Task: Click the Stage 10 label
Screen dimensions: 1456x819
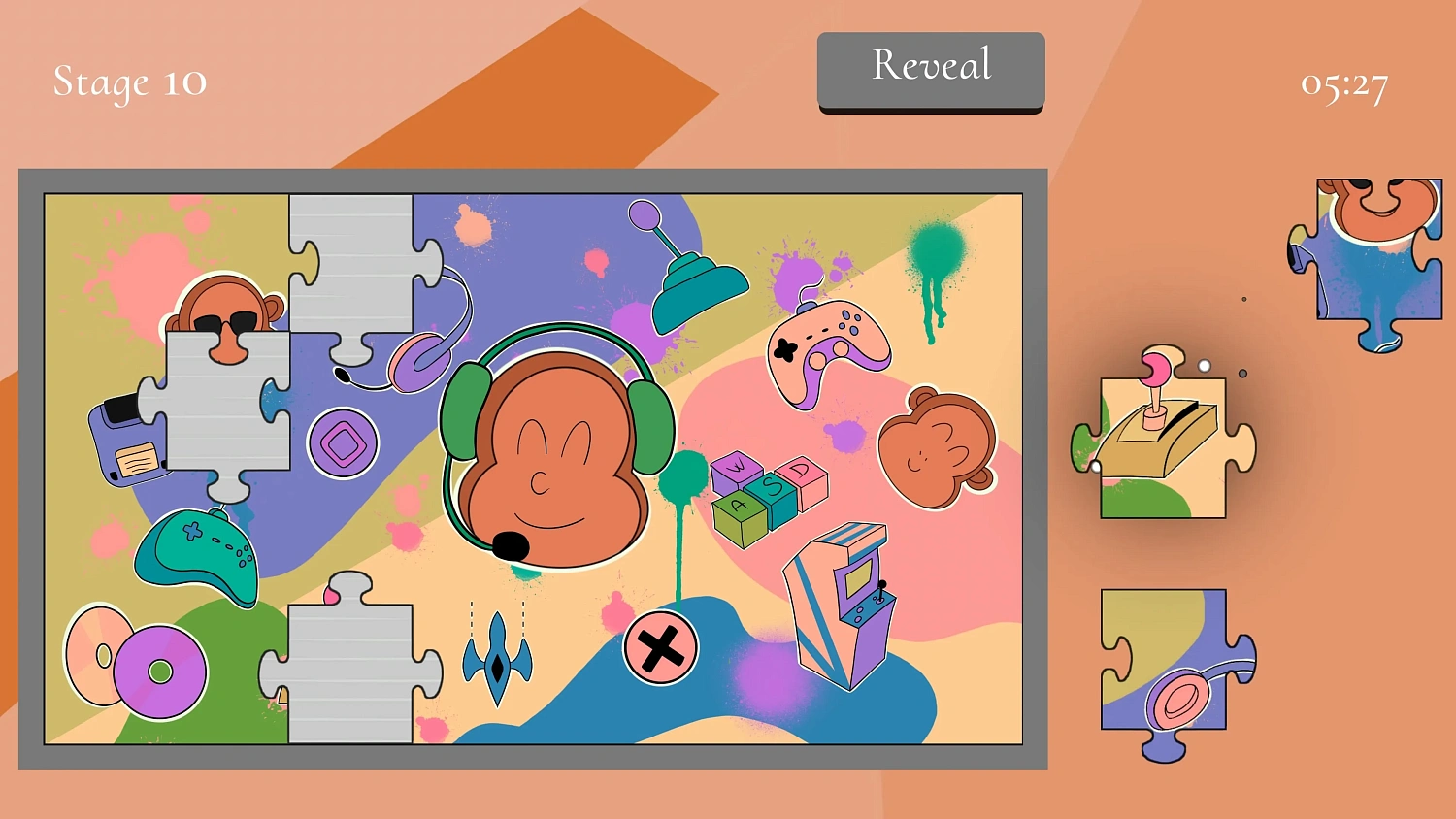Action: [129, 82]
